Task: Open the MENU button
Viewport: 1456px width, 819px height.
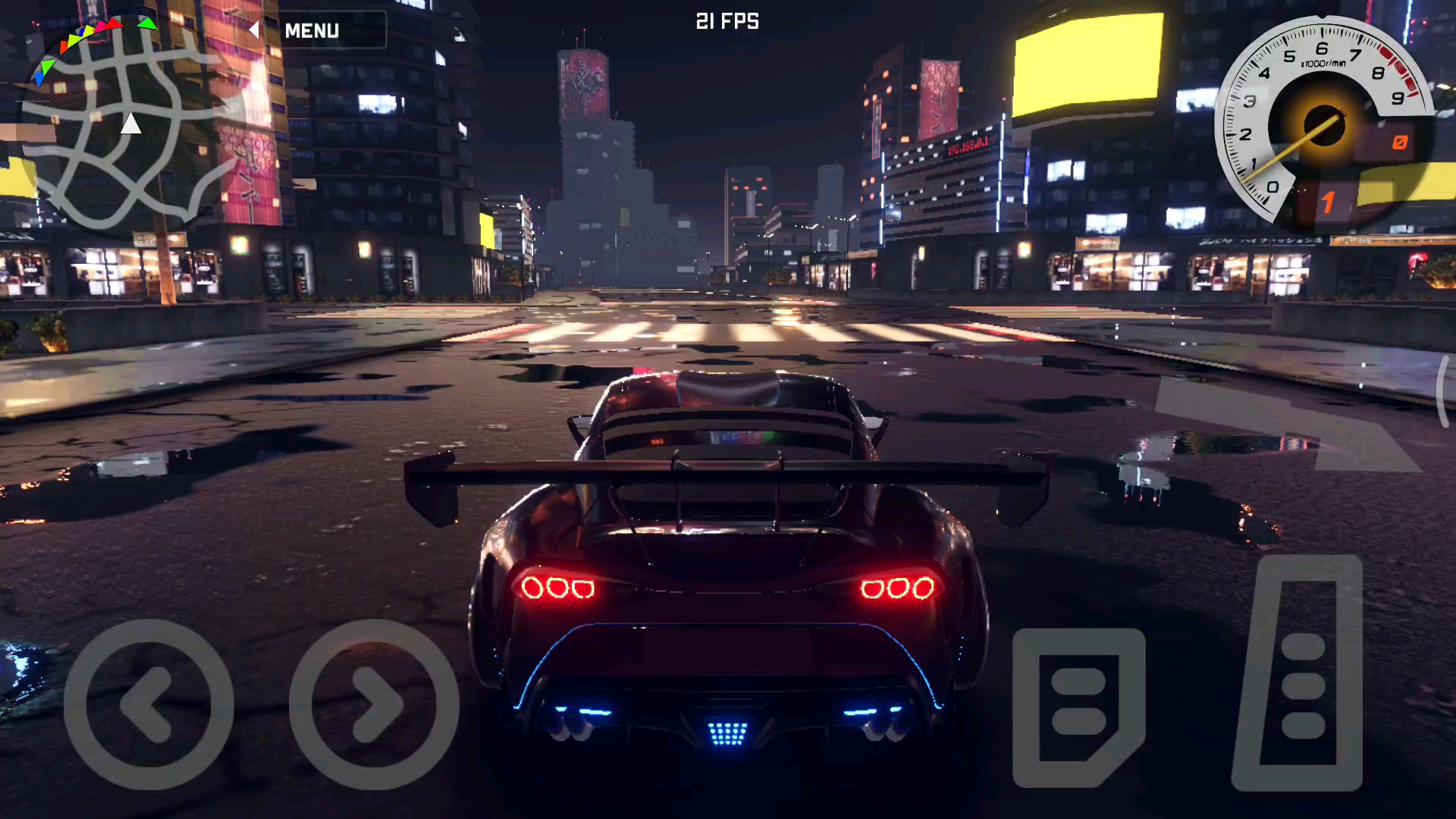Action: point(311,30)
